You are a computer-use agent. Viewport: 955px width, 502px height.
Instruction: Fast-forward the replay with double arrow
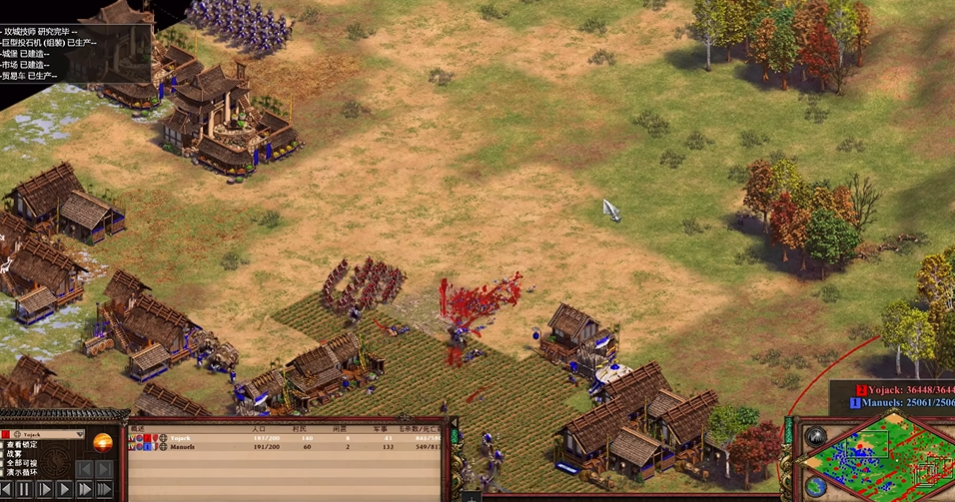(84, 490)
